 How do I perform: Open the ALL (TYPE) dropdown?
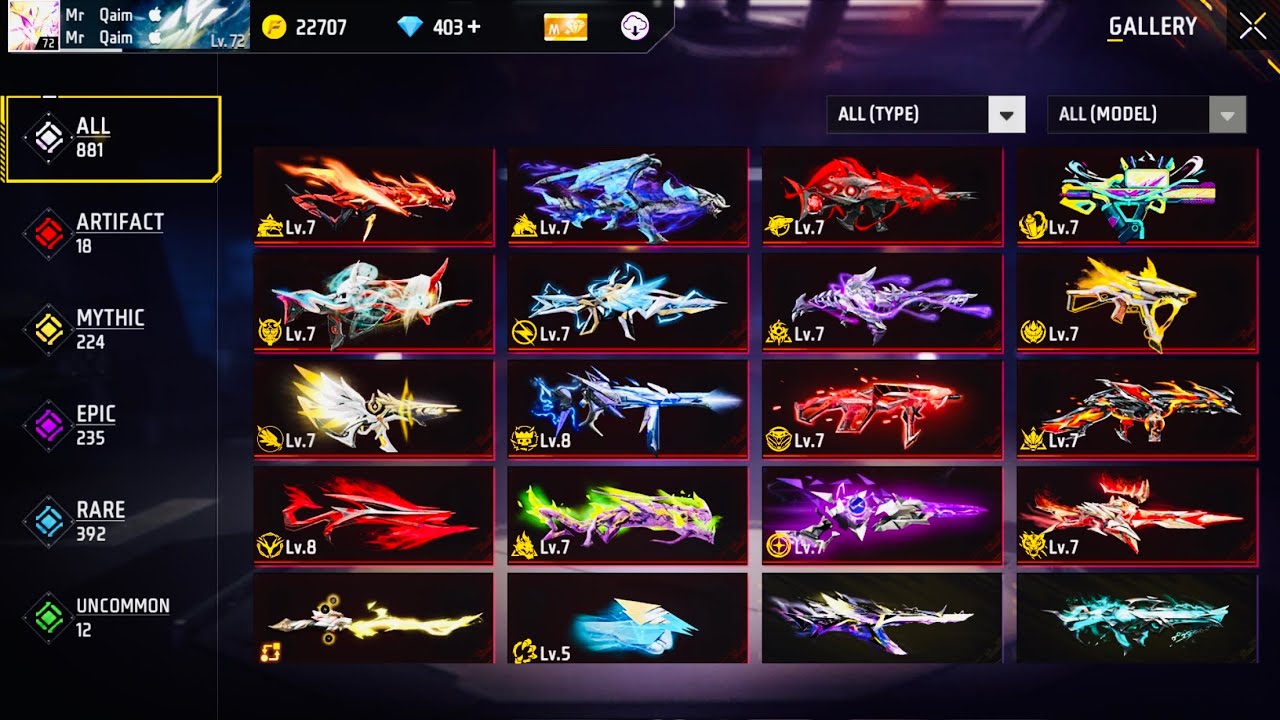[x=926, y=114]
